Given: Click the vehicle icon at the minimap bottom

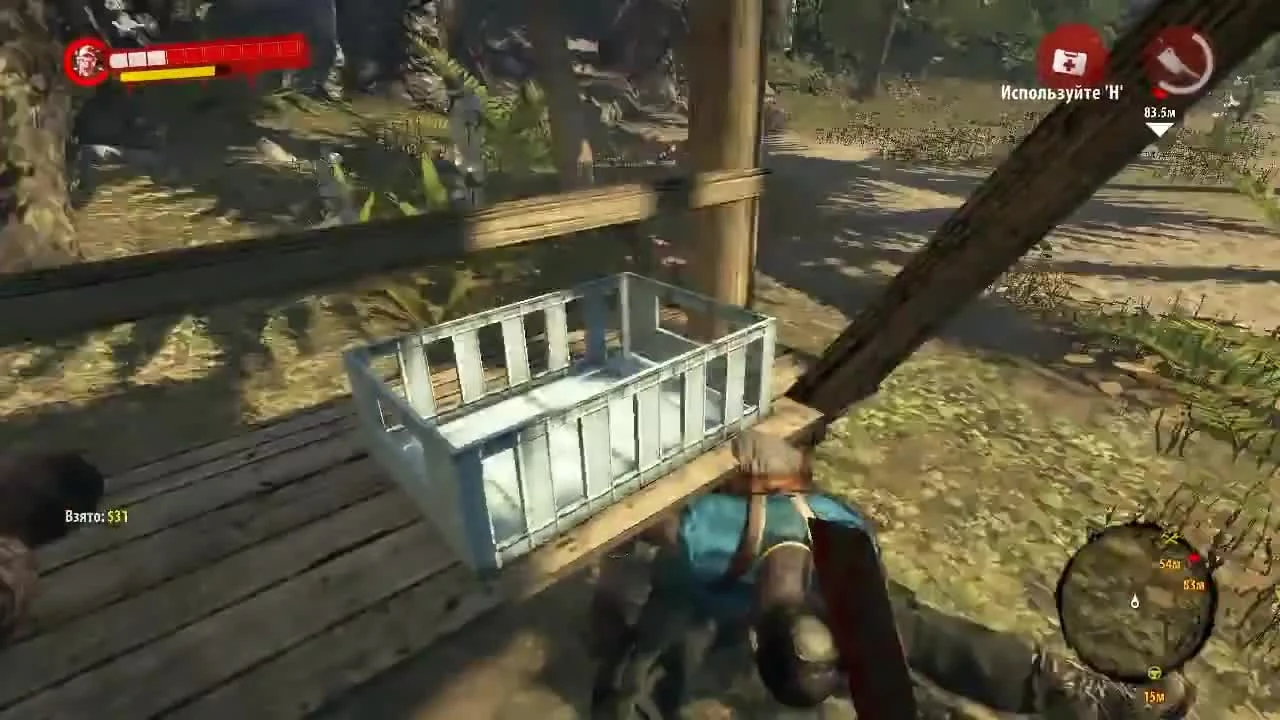Looking at the screenshot, I should [x=1153, y=671].
